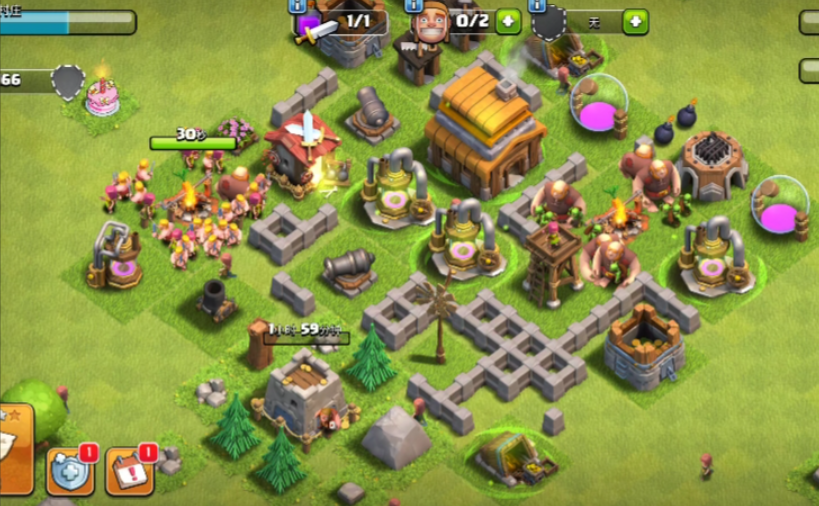This screenshot has height=506, width=819.
Task: Tap the green plus beside the shield
Action: click(x=635, y=22)
